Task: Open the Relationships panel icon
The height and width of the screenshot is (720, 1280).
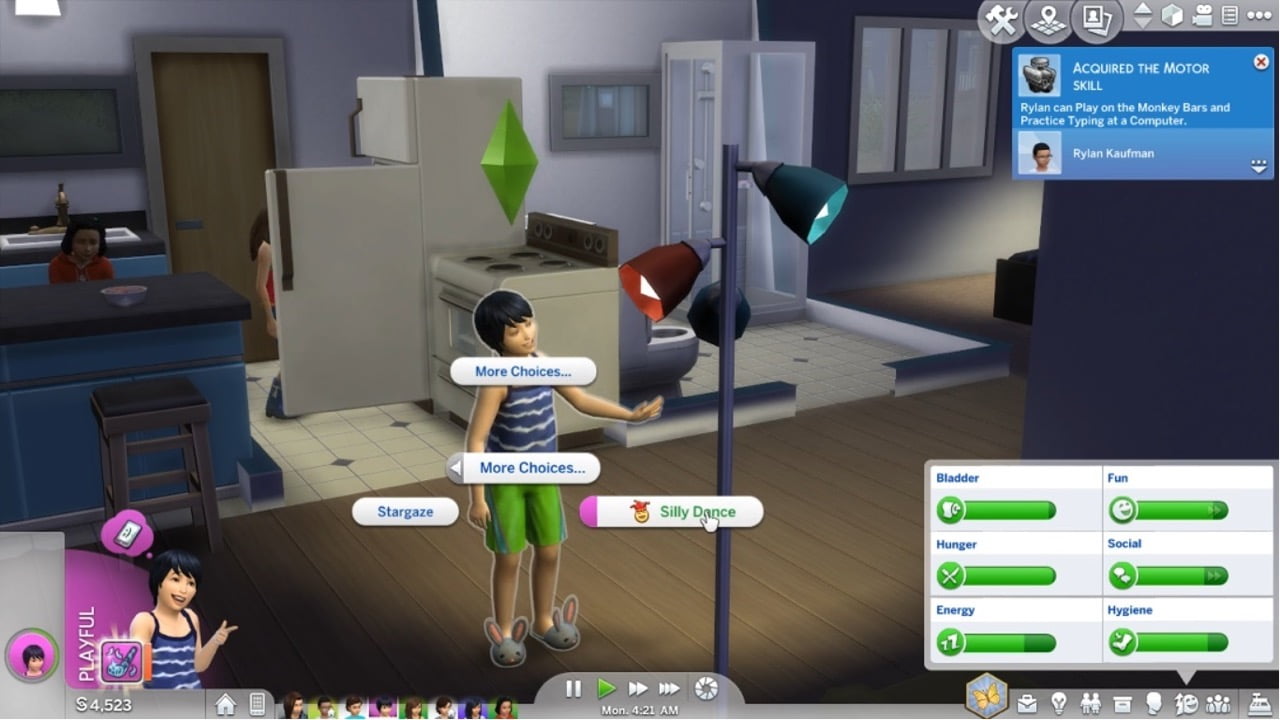Action: click(x=1090, y=702)
